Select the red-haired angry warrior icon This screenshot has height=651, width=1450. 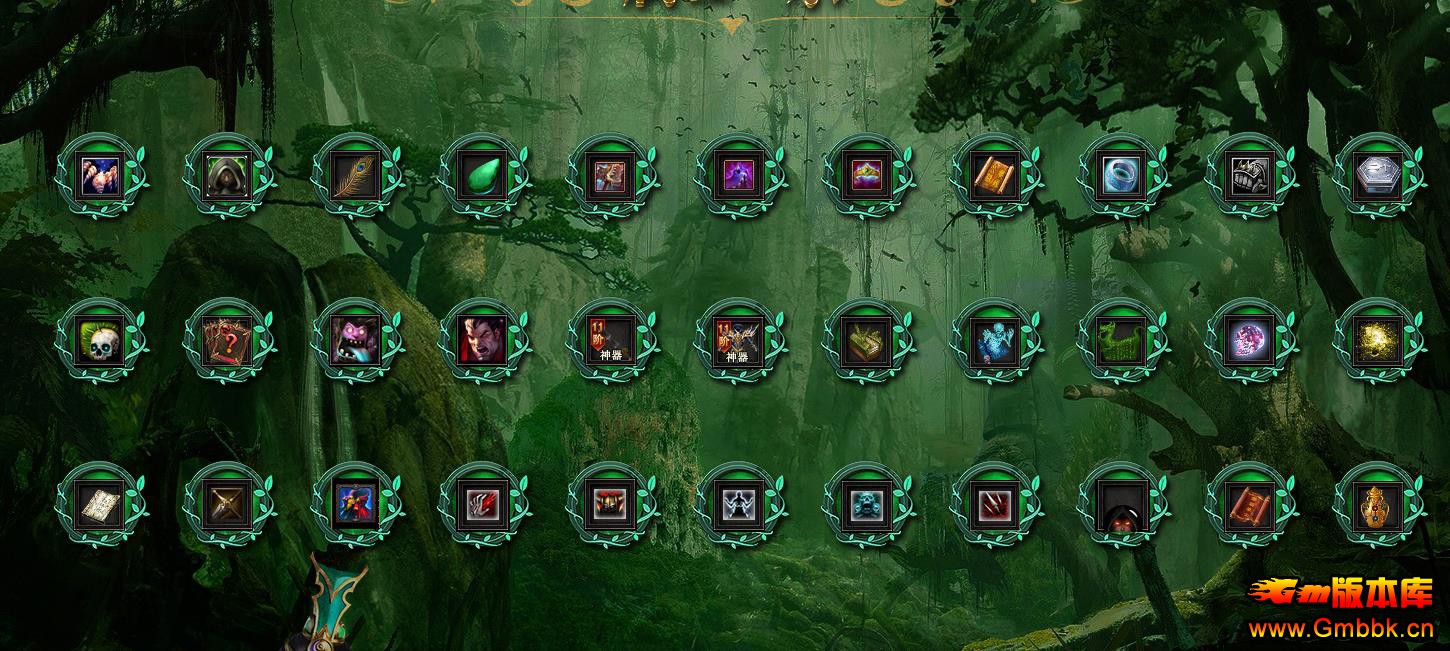pos(484,342)
